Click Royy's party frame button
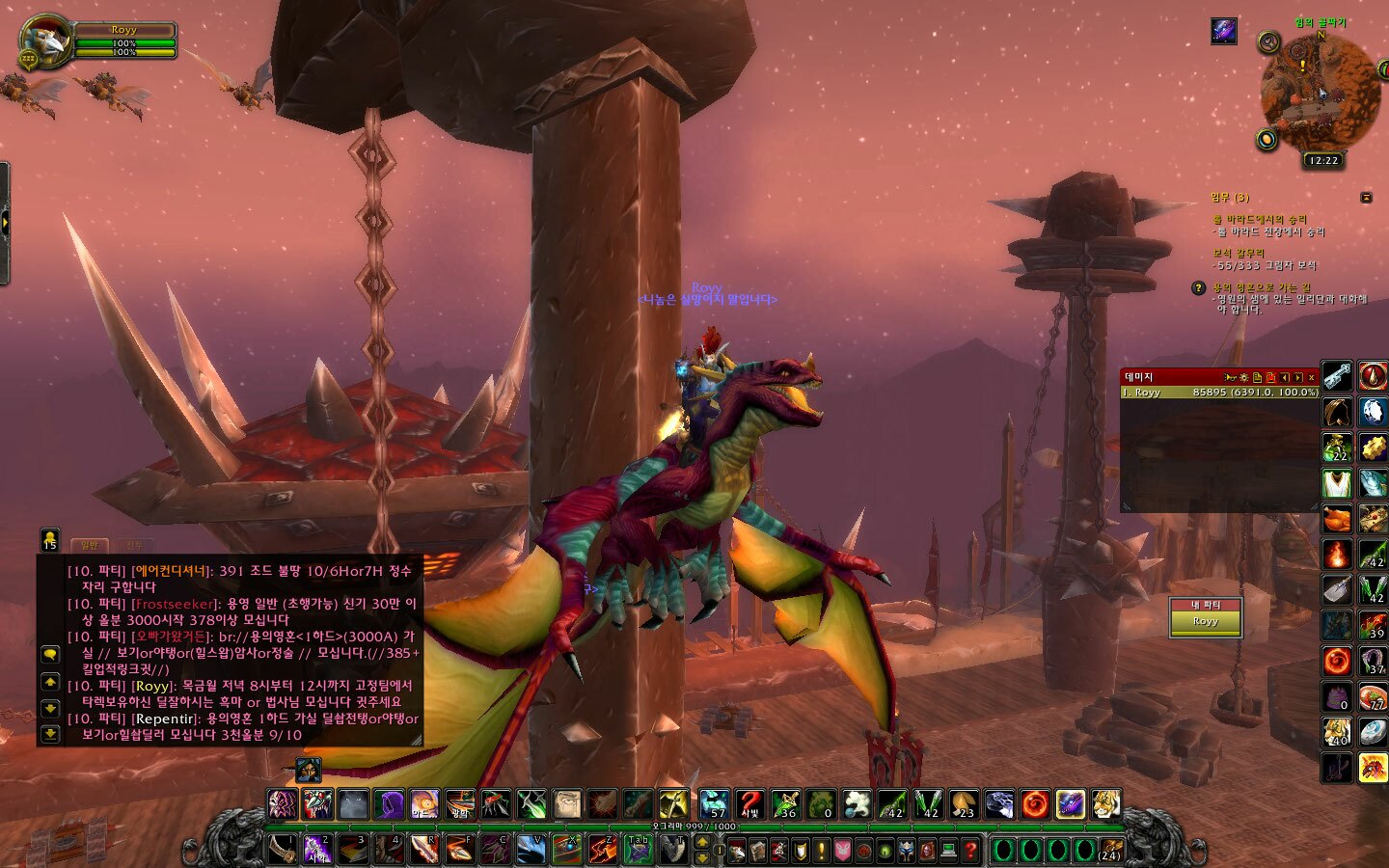This screenshot has height=868, width=1389. pyautogui.click(x=1205, y=621)
